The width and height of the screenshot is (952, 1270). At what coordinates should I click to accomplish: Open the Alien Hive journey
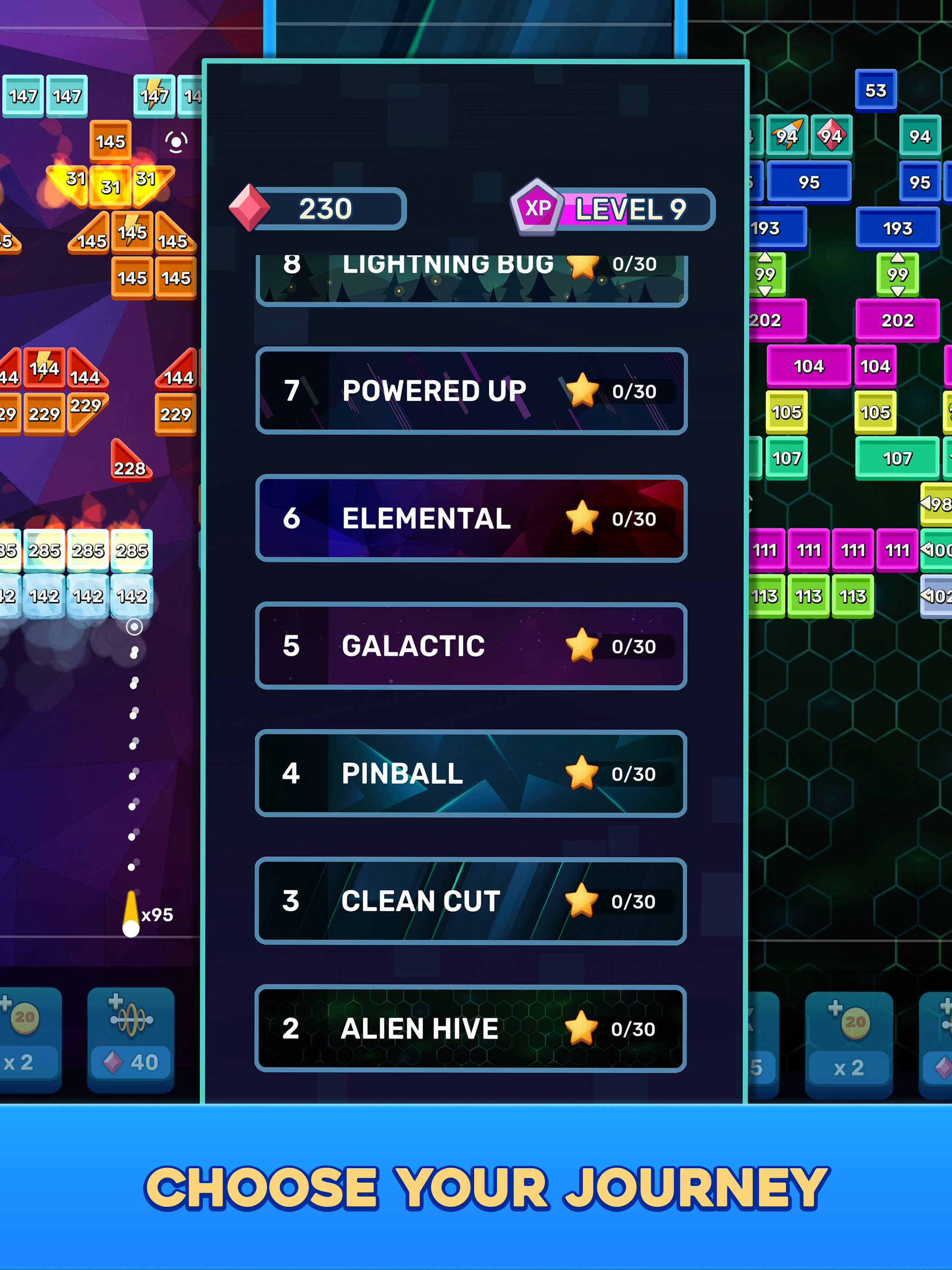click(x=471, y=1028)
